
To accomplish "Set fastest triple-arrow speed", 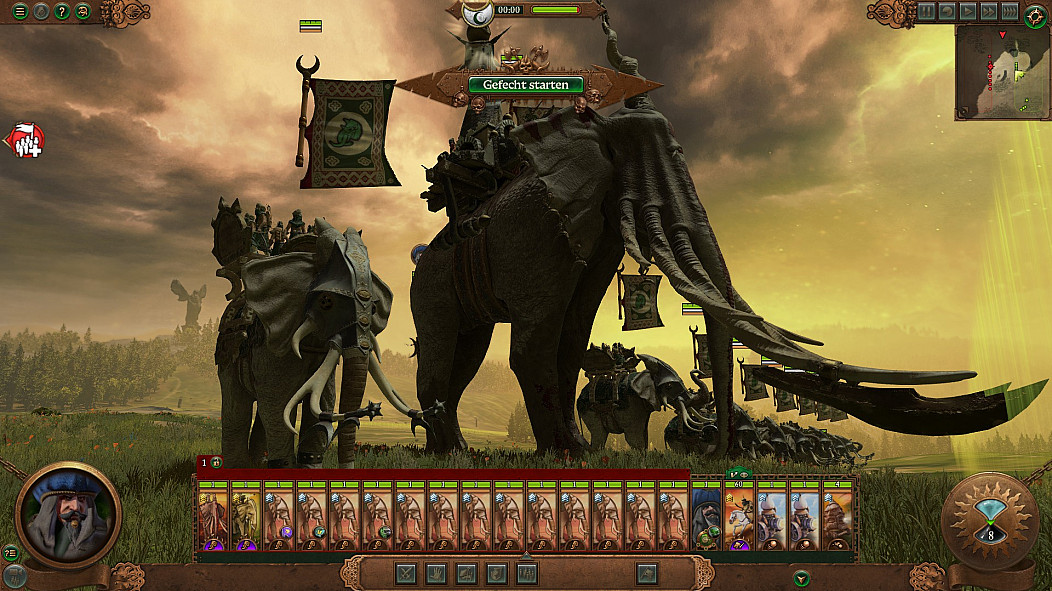I will pos(1010,11).
